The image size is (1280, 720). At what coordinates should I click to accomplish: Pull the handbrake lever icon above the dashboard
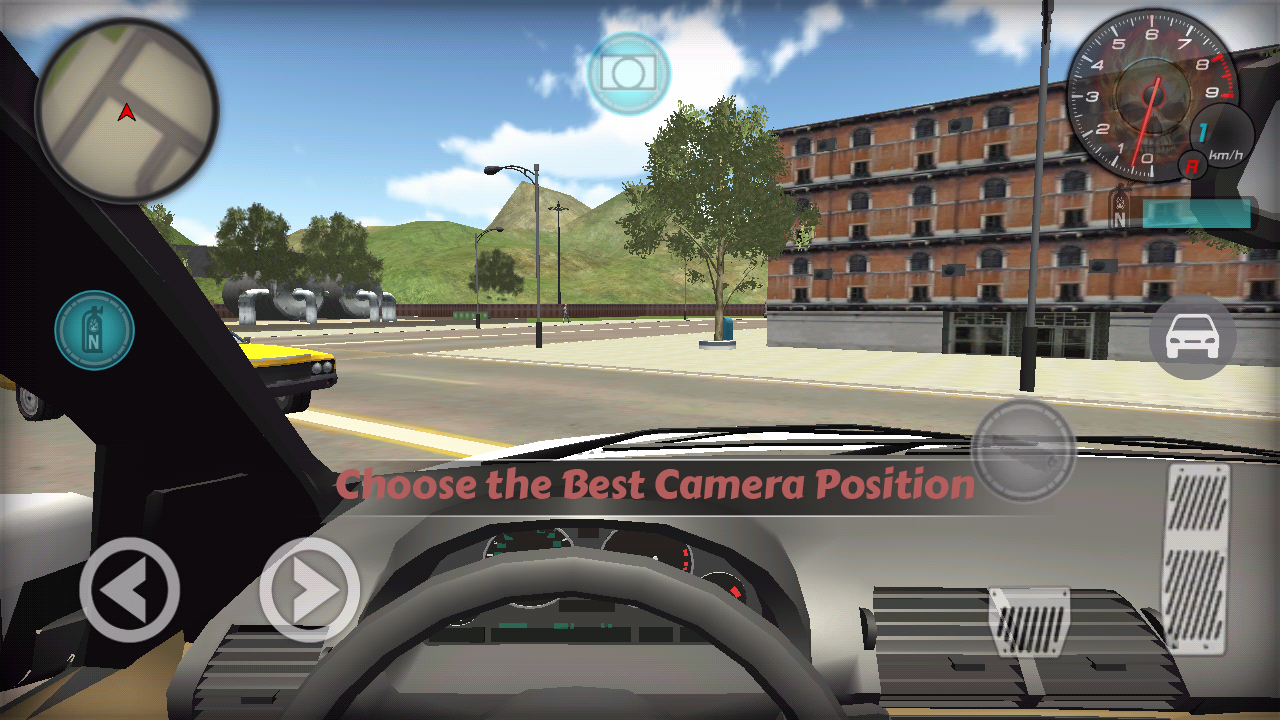(1022, 451)
